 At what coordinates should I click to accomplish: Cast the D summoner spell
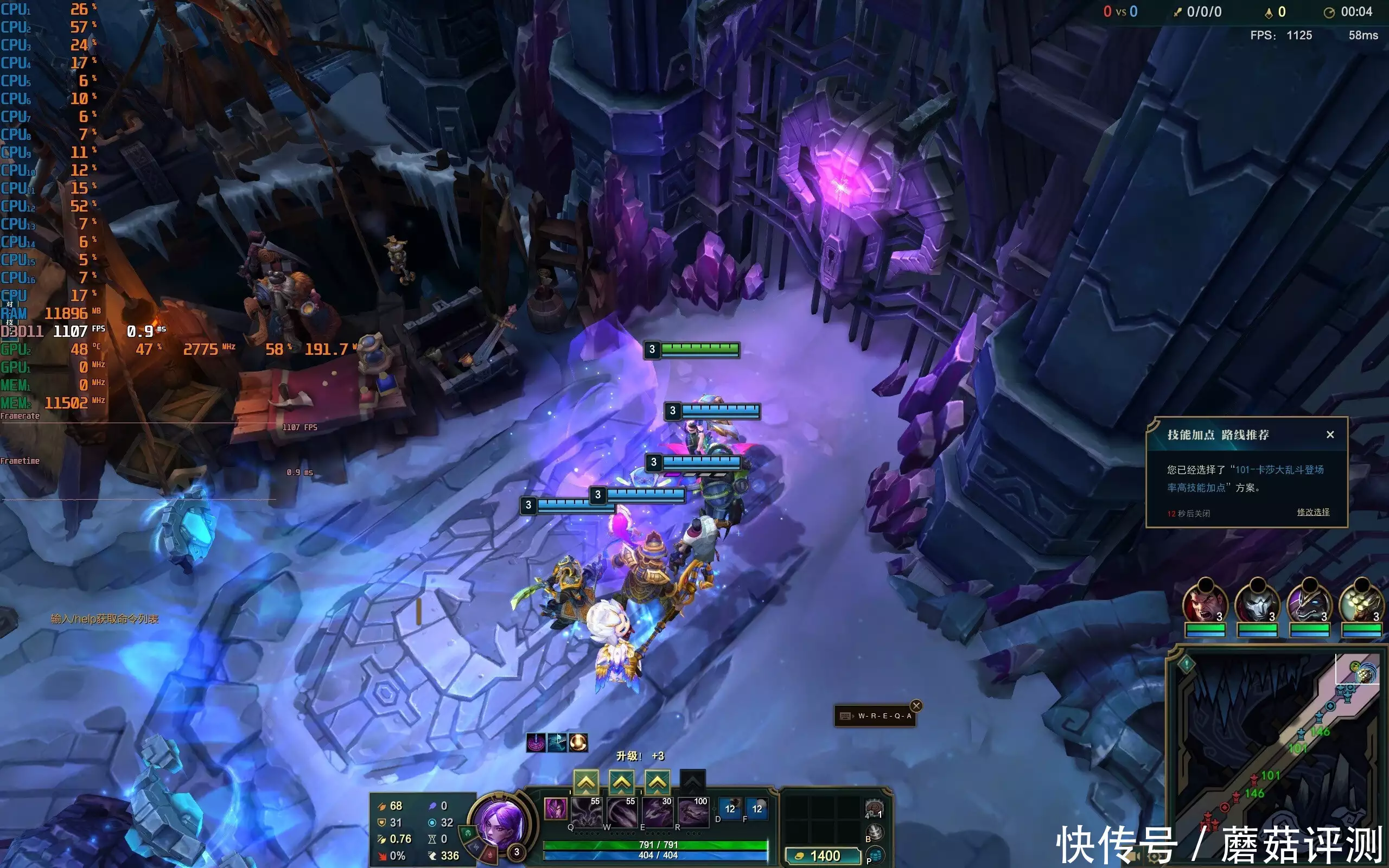click(730, 809)
